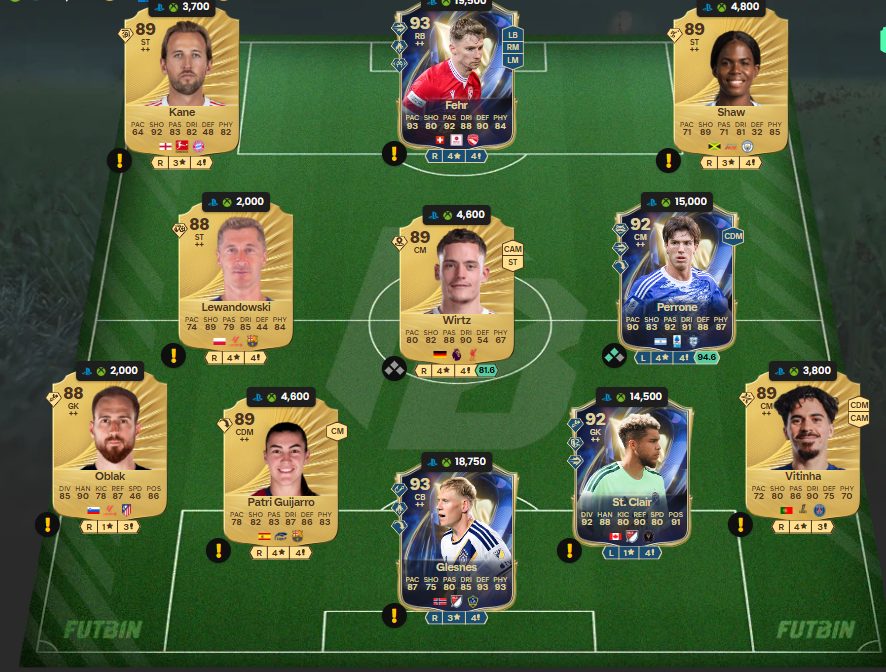Click the warning icon beside Oblak's card

(47, 524)
